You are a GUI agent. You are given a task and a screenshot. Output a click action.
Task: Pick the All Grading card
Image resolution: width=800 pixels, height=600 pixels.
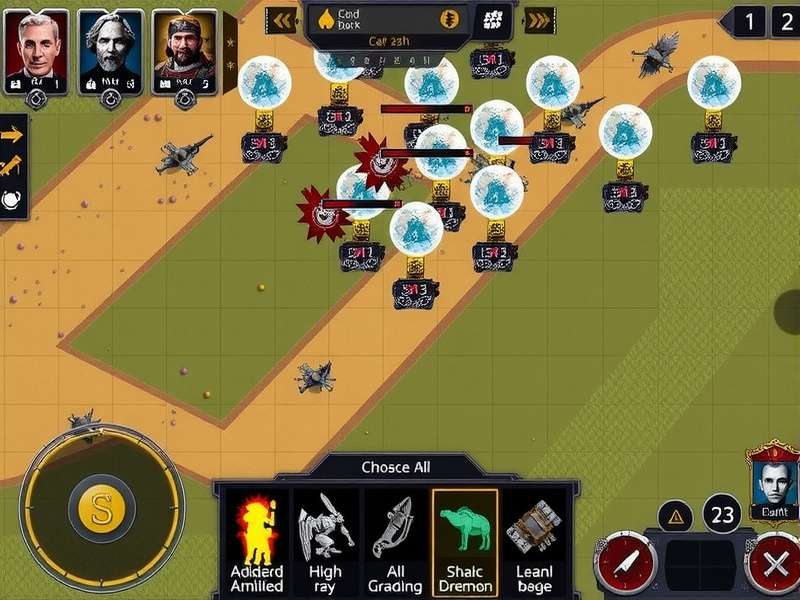click(393, 540)
